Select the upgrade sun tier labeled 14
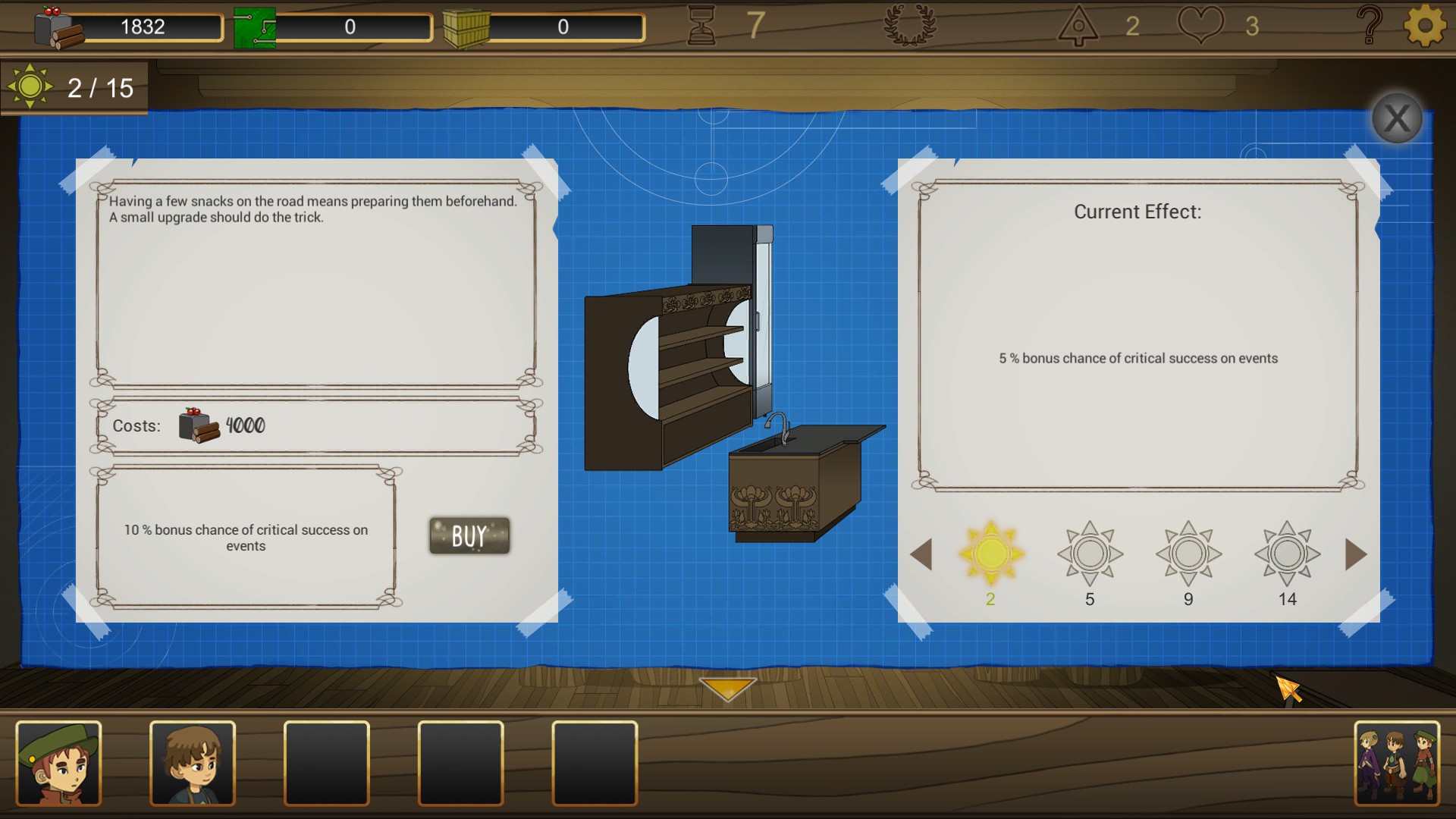 [x=1287, y=554]
